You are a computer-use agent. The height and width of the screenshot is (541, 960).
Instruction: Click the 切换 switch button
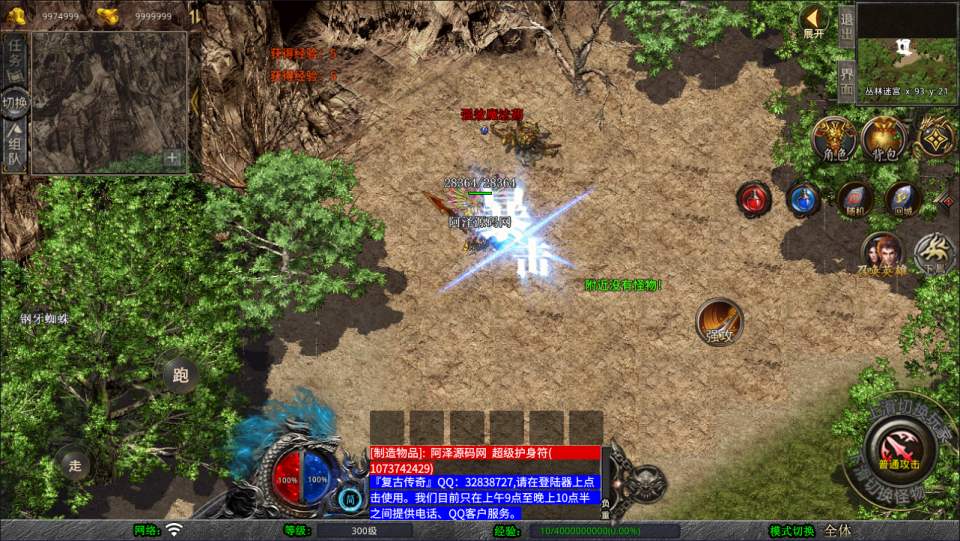click(15, 101)
